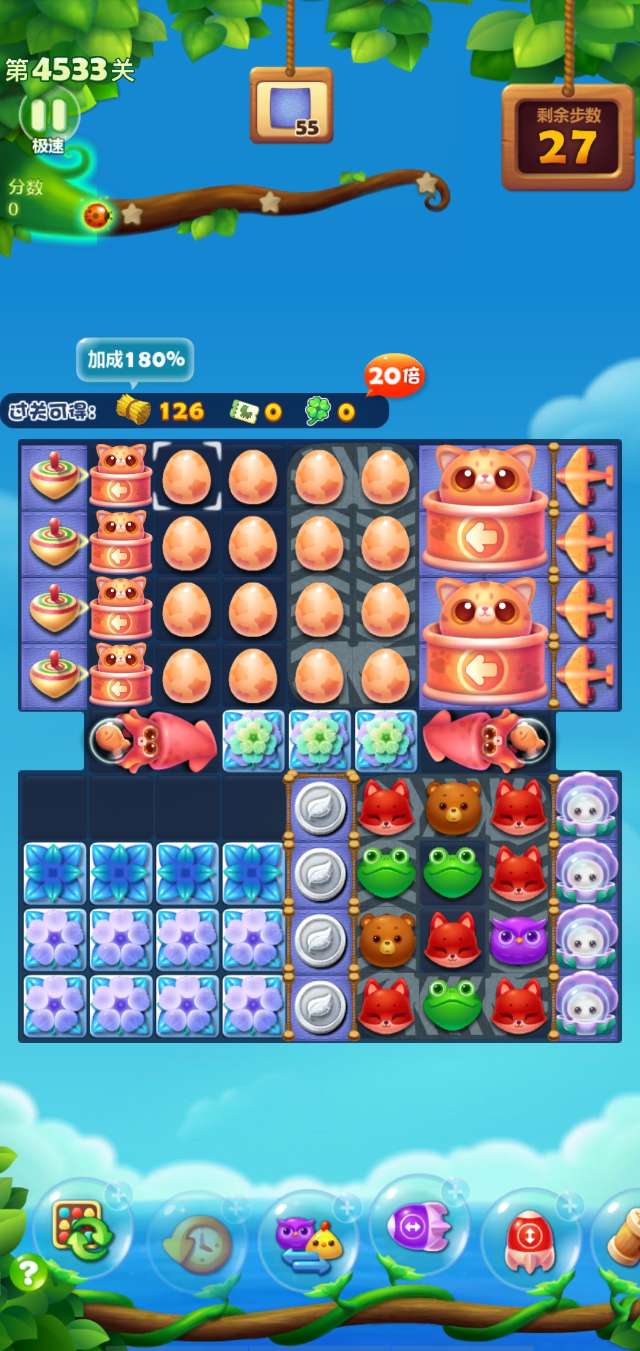Use the board shuffle booster bubble
Image resolution: width=640 pixels, height=1351 pixels.
[x=82, y=1230]
